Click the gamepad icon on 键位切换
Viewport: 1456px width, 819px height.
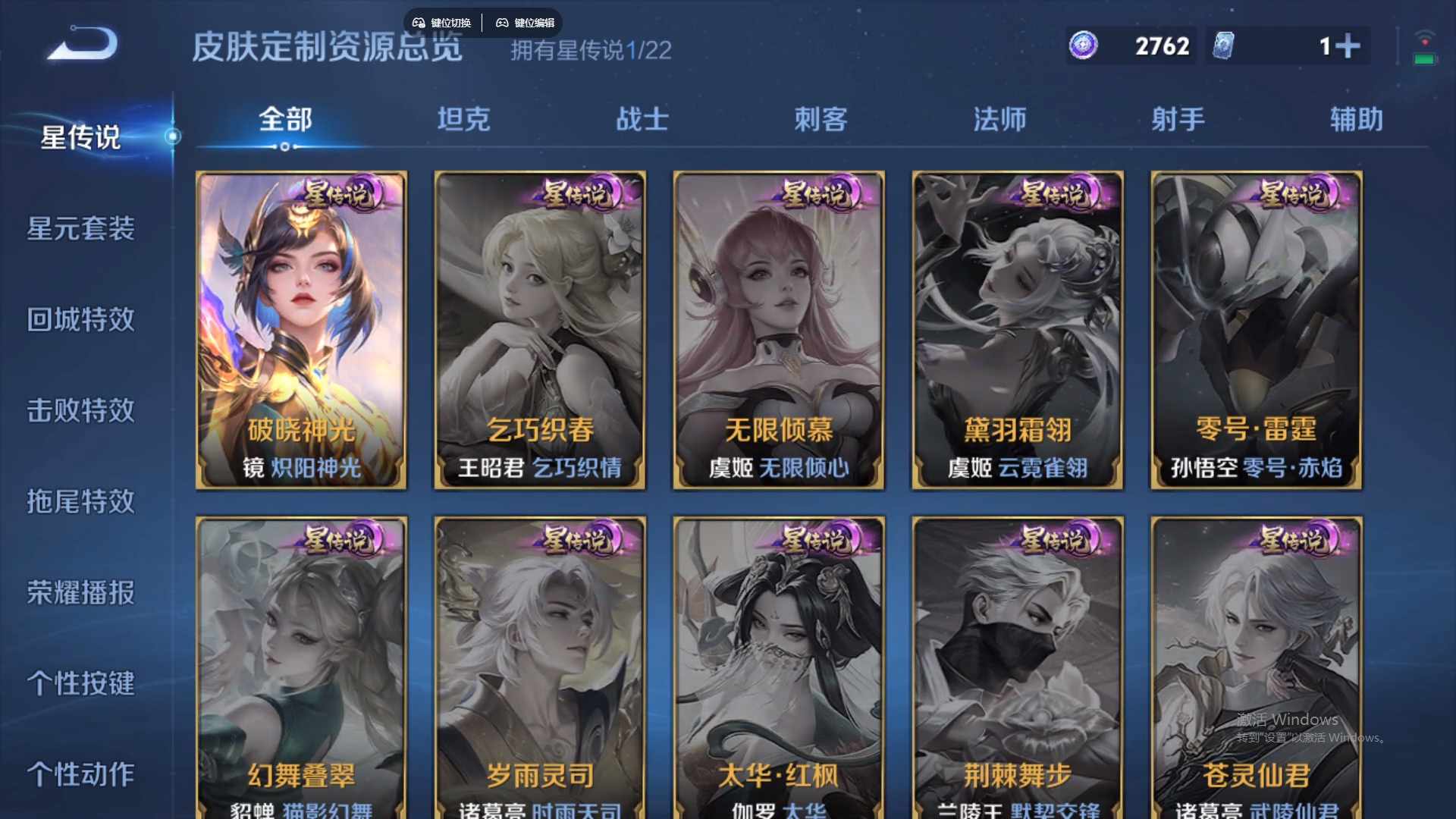coord(418,22)
